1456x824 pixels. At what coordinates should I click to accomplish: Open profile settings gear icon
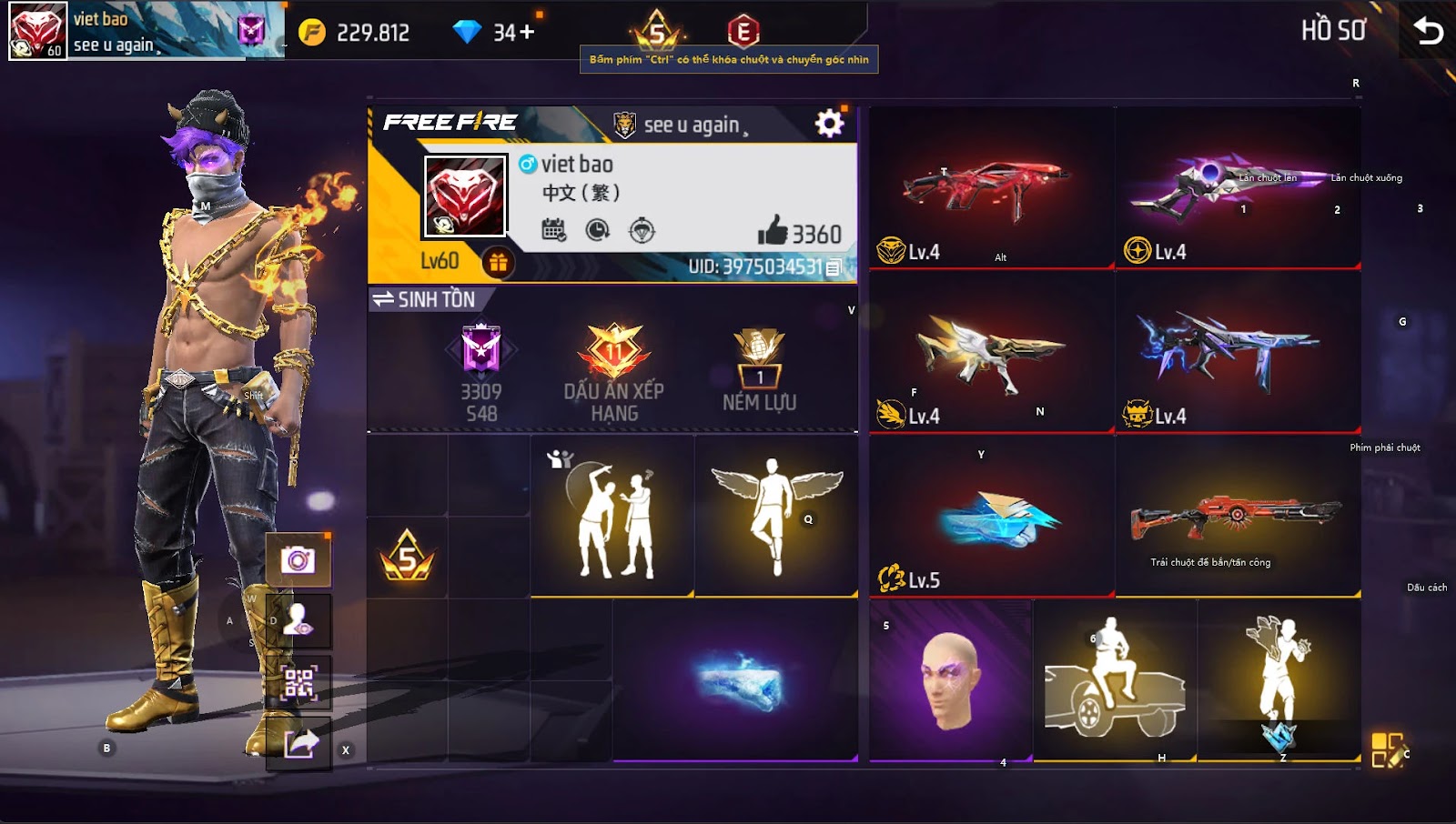click(x=829, y=124)
